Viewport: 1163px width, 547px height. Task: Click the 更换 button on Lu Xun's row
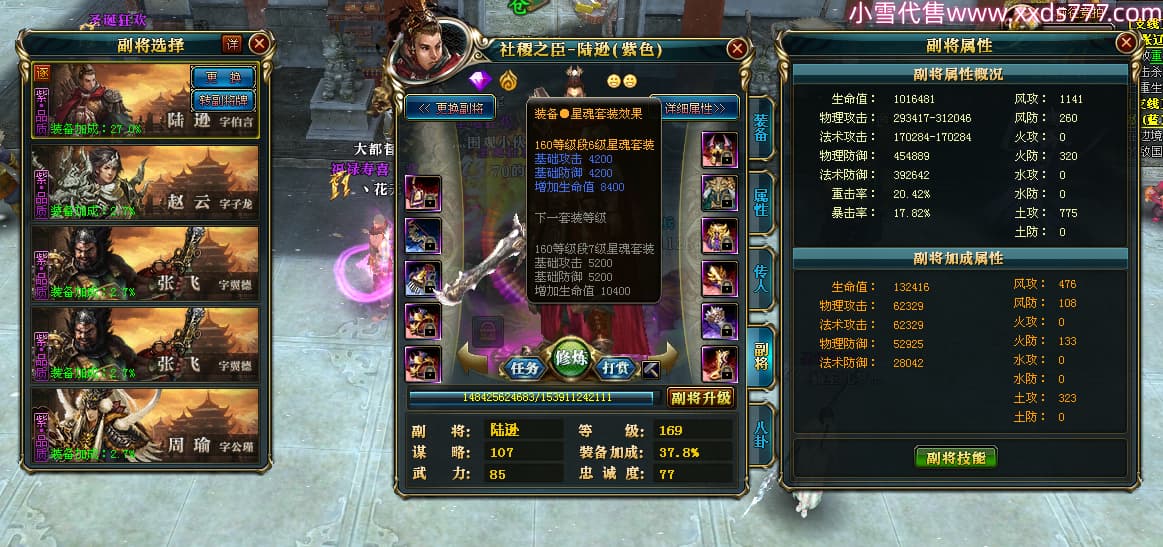click(x=222, y=76)
